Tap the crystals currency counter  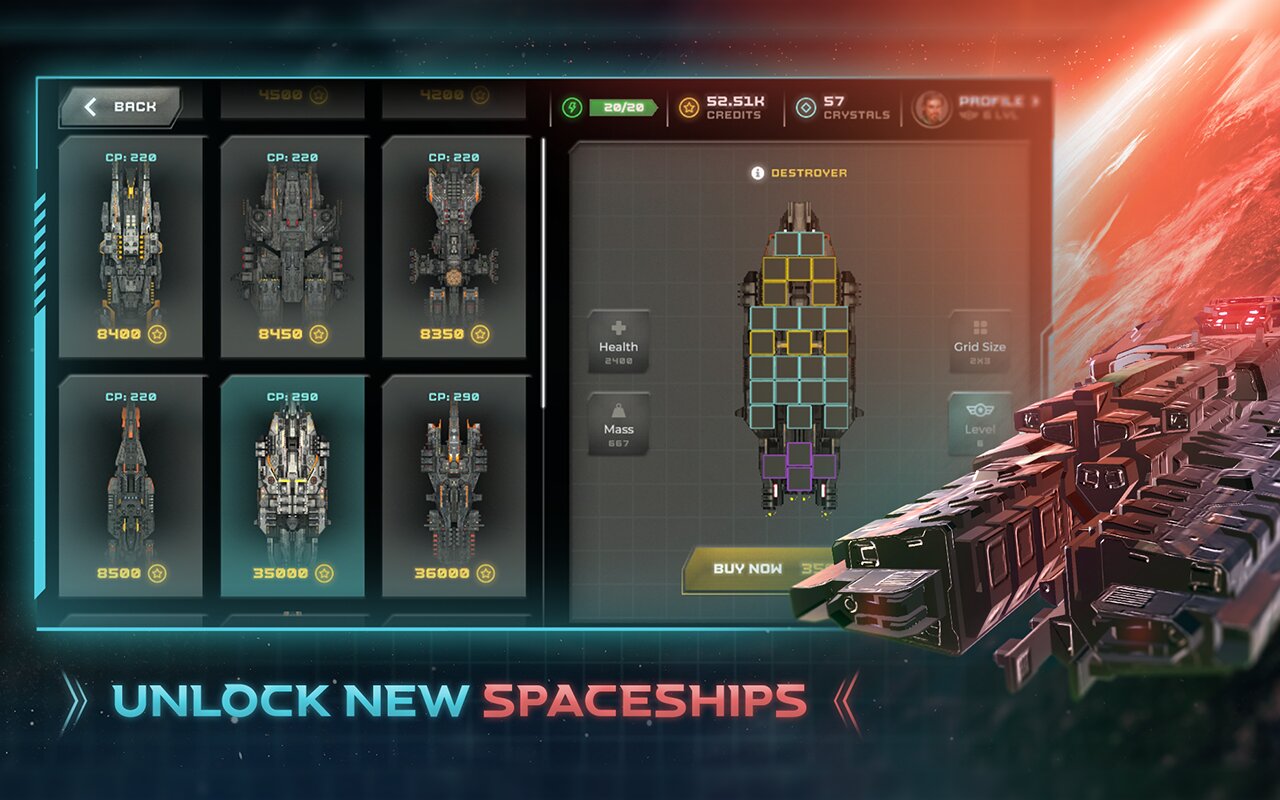click(x=843, y=108)
